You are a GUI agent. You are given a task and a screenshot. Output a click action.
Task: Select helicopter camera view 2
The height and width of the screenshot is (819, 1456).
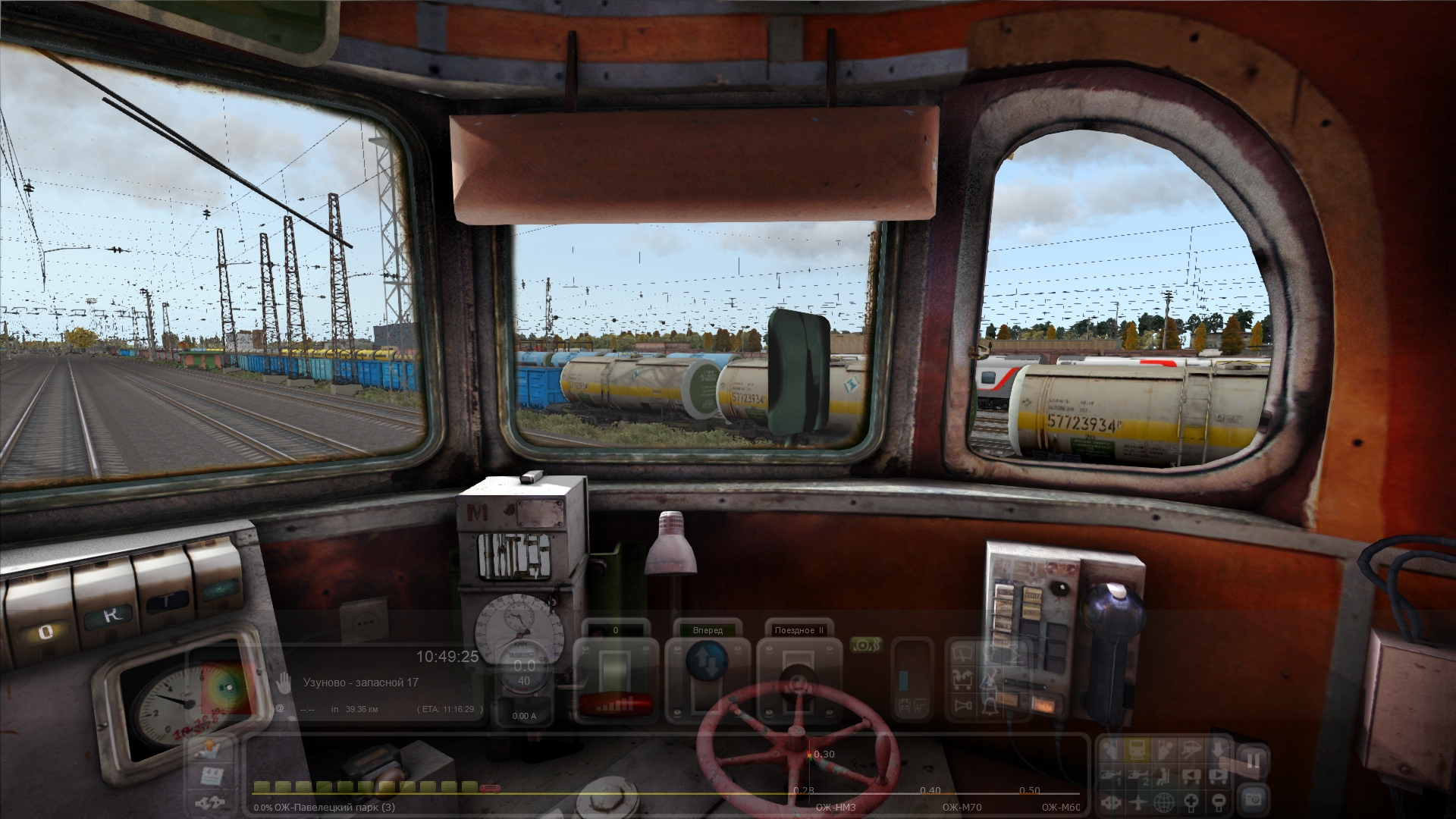point(1138,777)
